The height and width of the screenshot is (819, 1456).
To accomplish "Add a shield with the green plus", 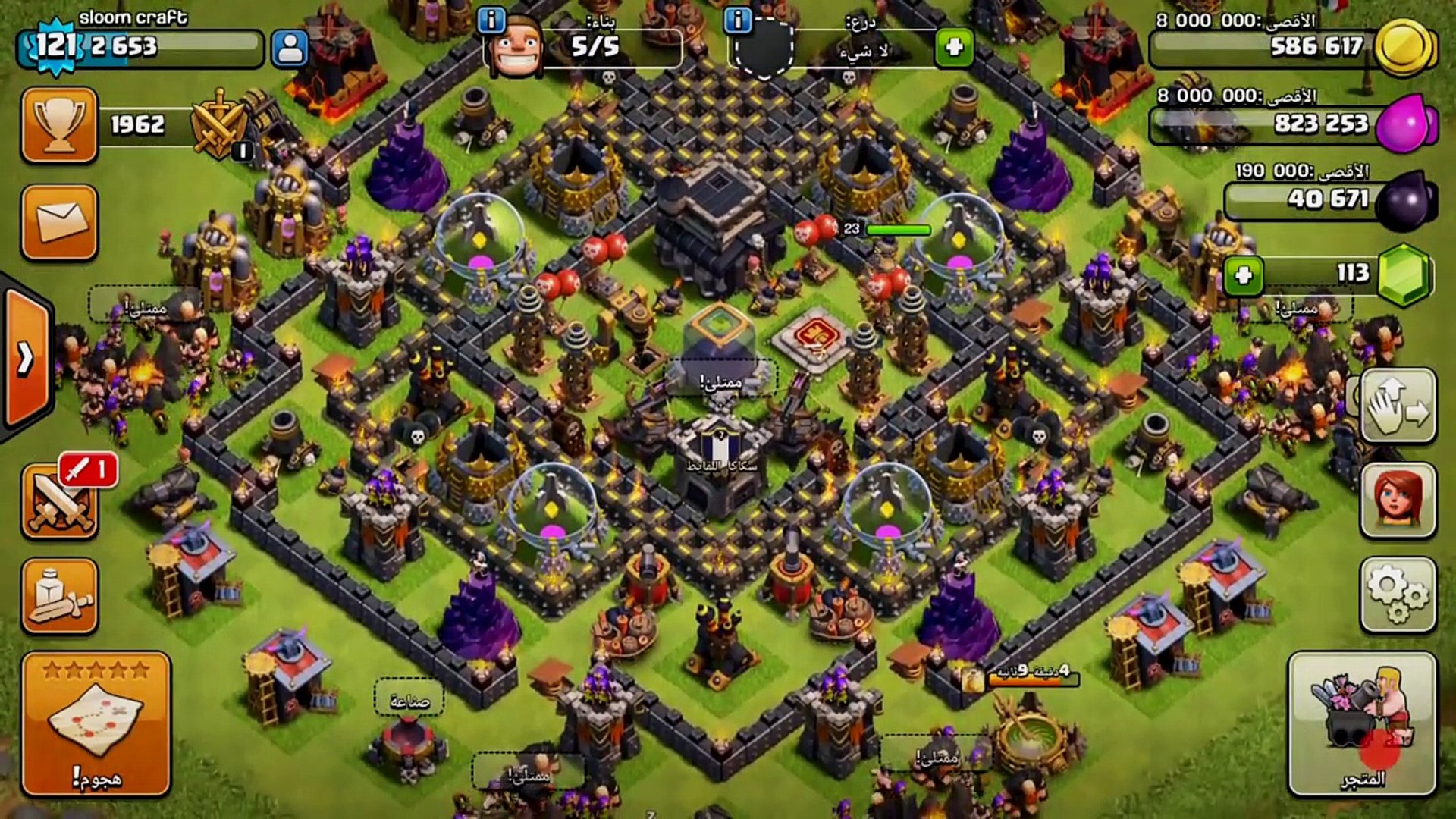I will pyautogui.click(x=954, y=48).
